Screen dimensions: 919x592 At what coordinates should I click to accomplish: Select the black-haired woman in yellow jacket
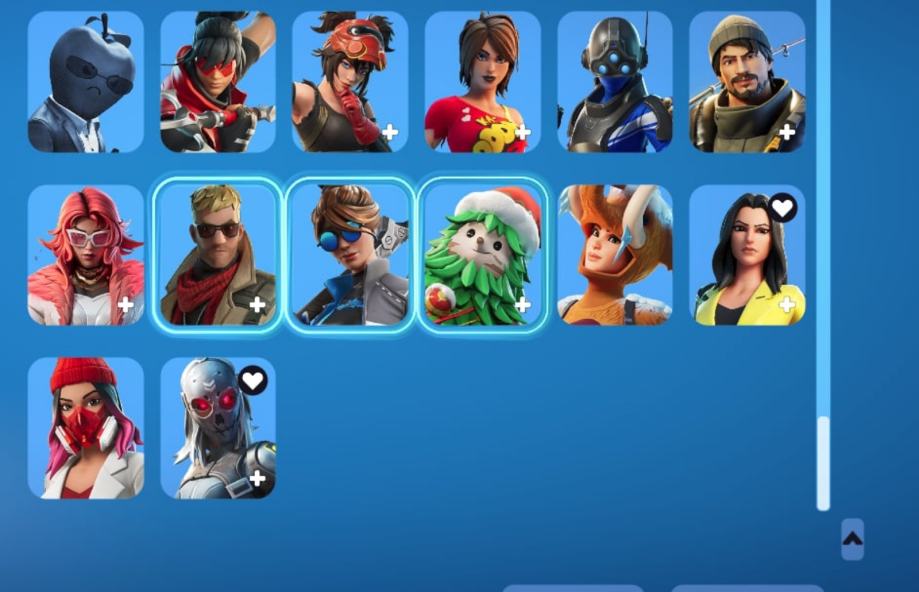[x=747, y=255]
